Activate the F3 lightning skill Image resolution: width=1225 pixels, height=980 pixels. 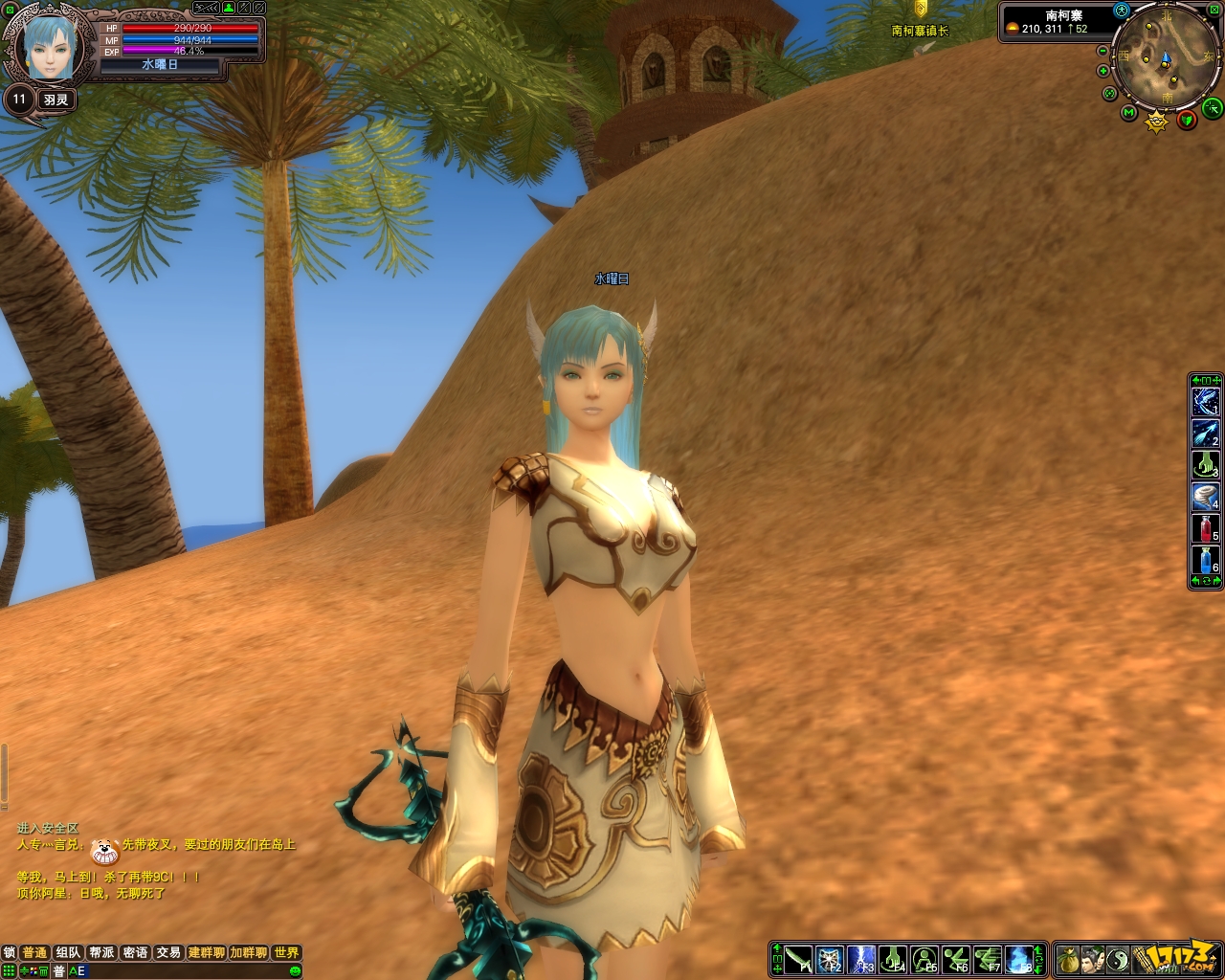pyautogui.click(x=861, y=958)
